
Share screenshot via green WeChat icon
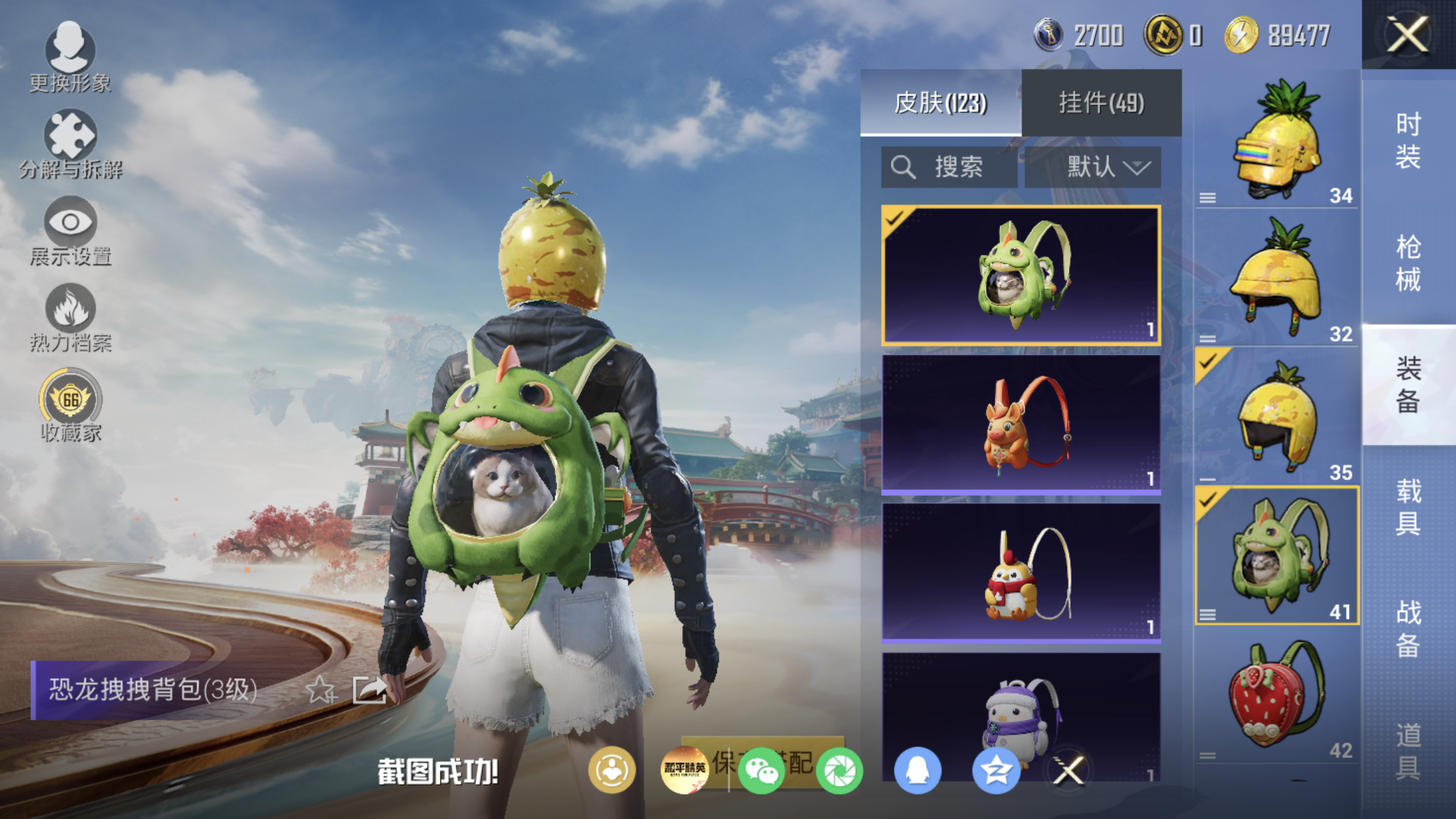point(761,770)
